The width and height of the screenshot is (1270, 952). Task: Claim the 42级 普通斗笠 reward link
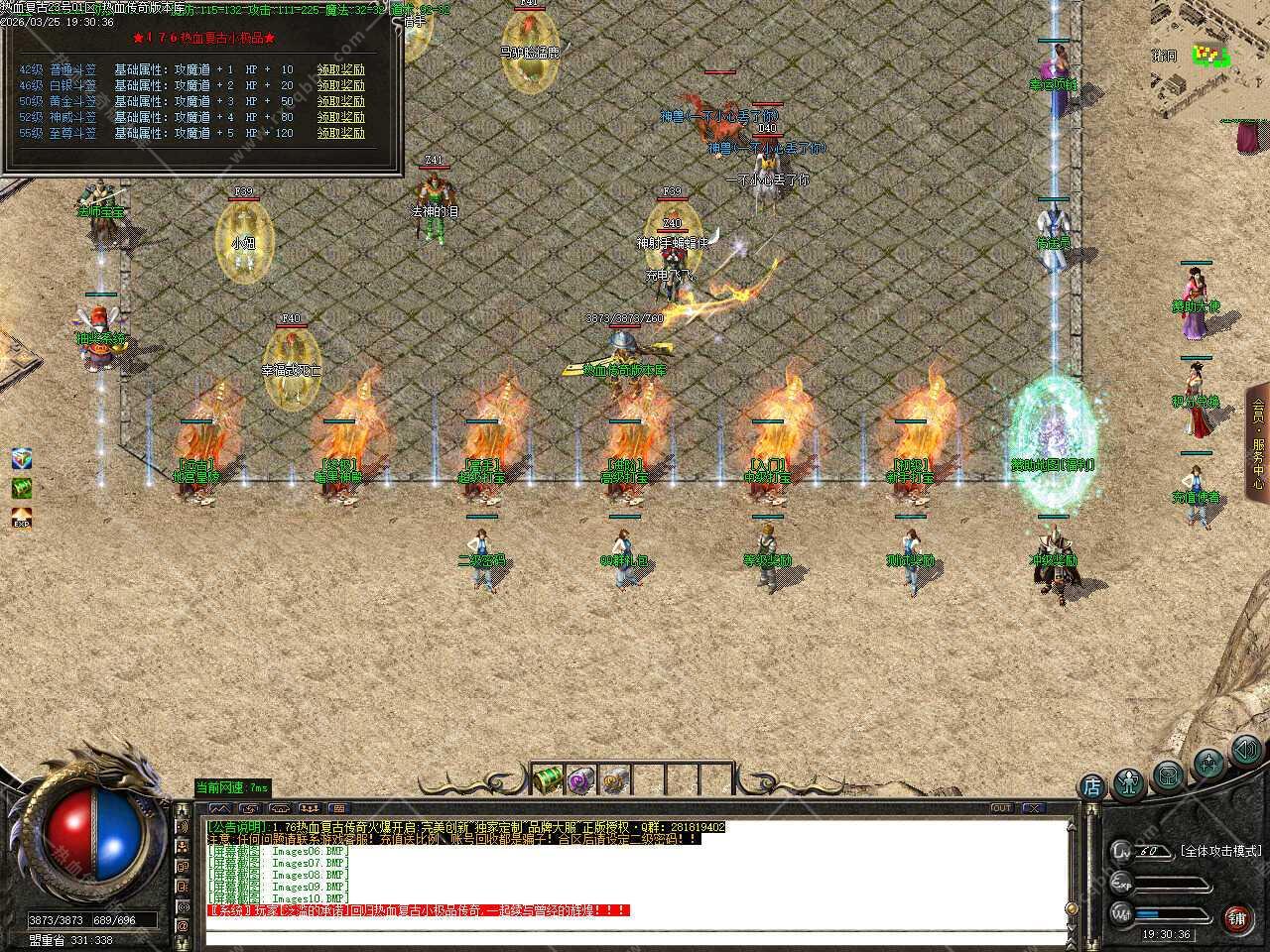(340, 69)
